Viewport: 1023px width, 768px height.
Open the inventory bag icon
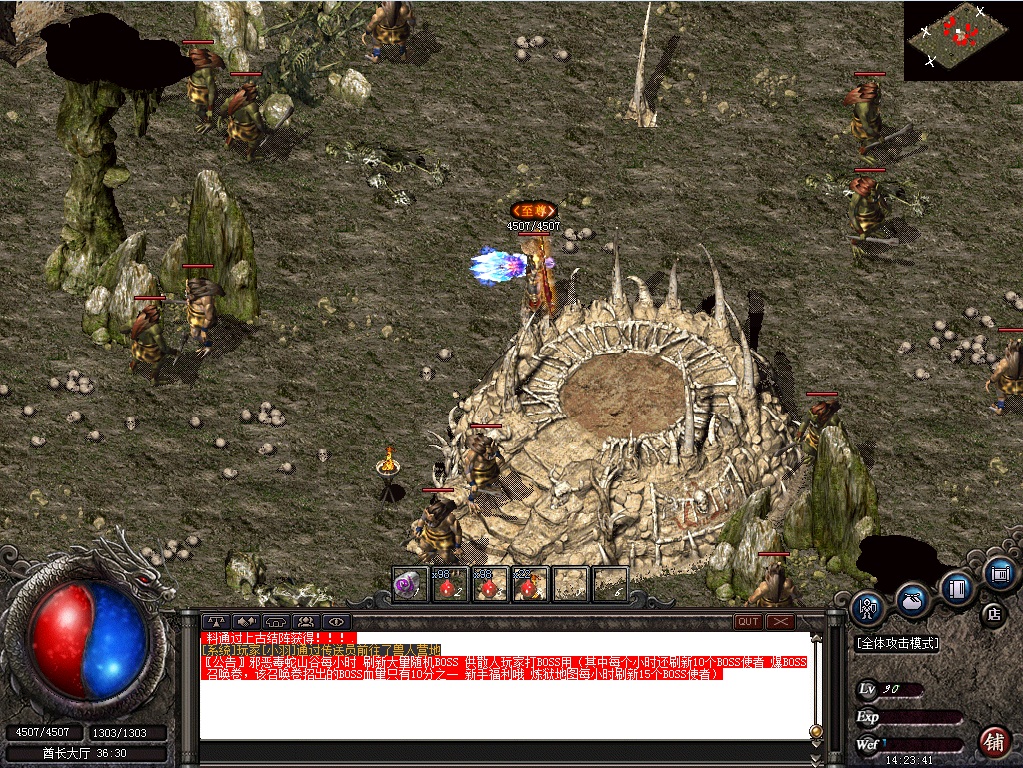[x=911, y=599]
